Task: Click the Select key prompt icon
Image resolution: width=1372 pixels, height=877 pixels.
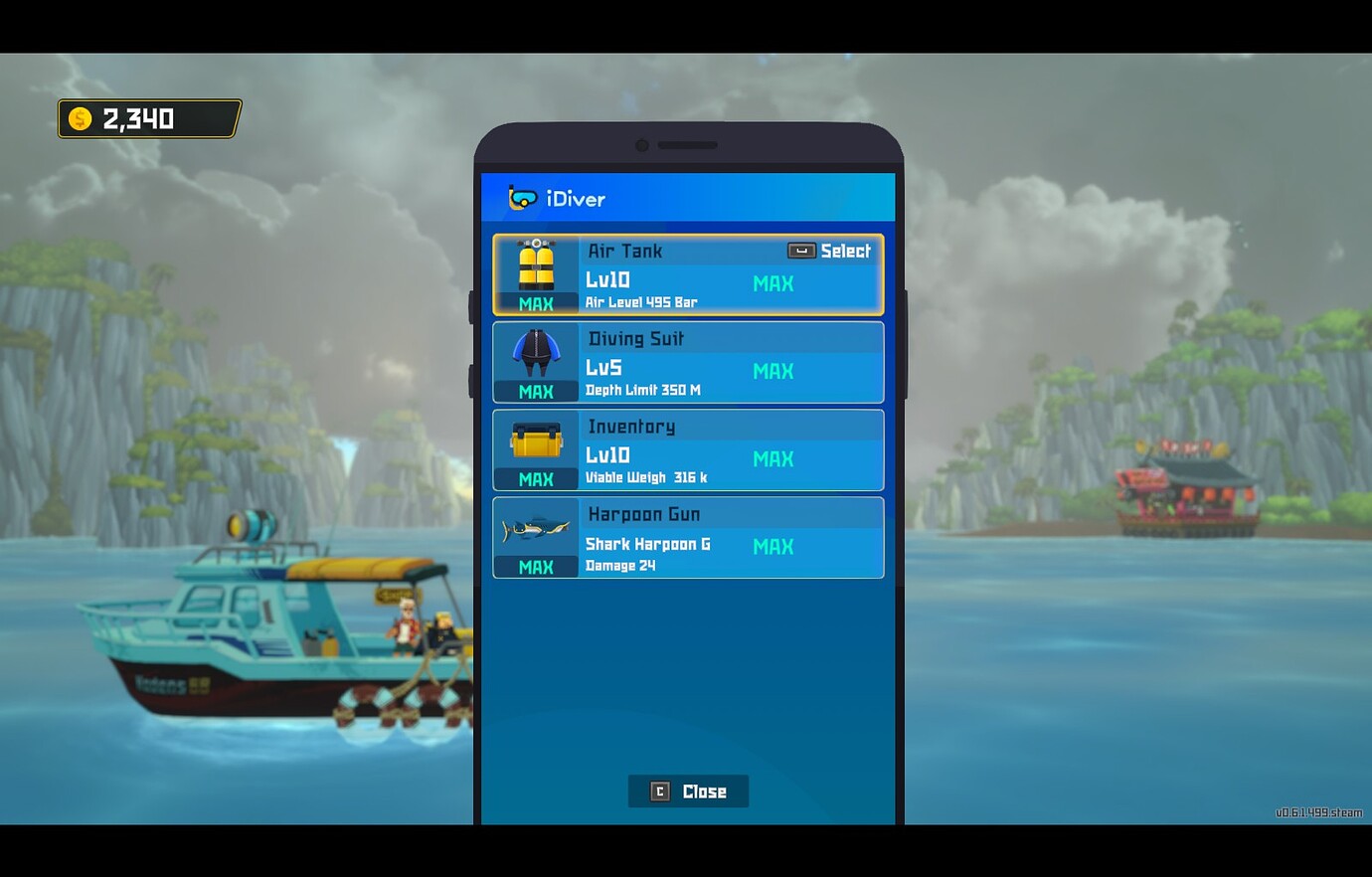Action: pos(799,252)
